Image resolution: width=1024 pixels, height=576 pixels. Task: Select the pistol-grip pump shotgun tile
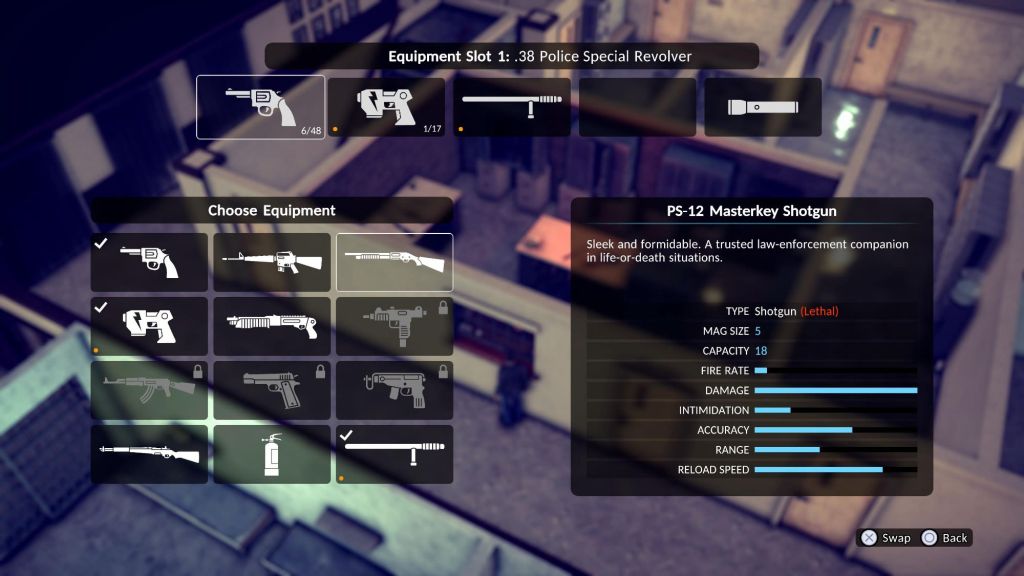[272, 326]
